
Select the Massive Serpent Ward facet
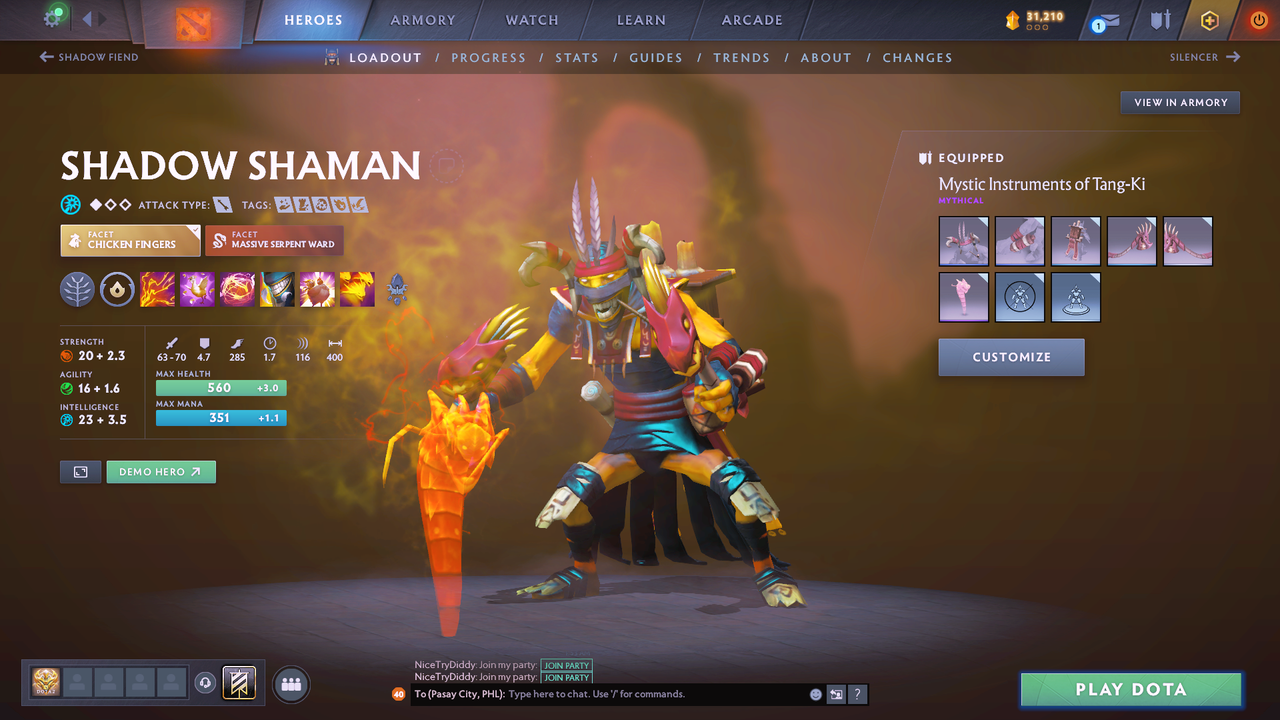click(274, 240)
